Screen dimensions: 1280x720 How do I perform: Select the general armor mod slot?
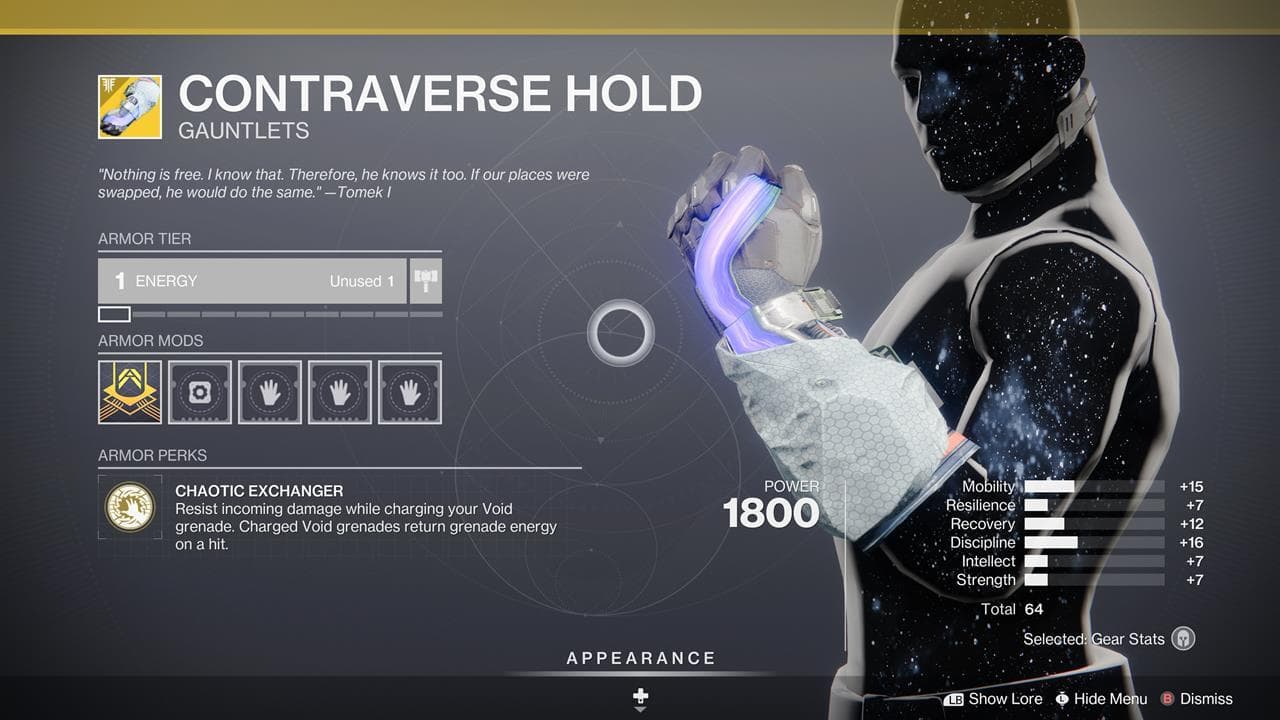(199, 392)
